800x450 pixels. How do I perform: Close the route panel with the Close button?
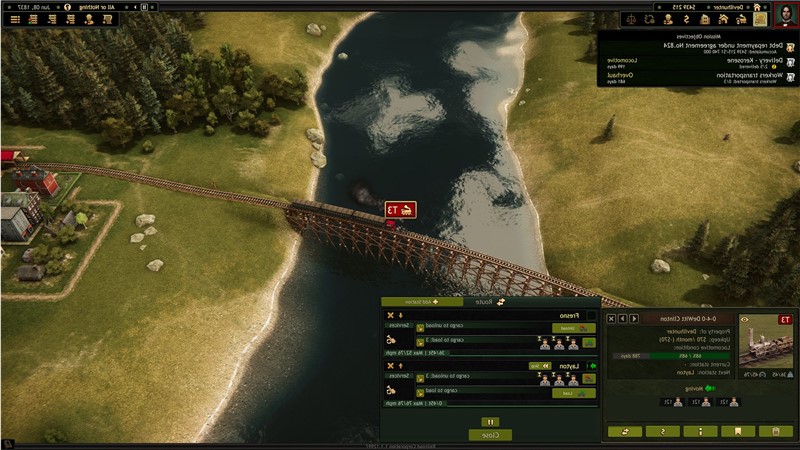490,435
